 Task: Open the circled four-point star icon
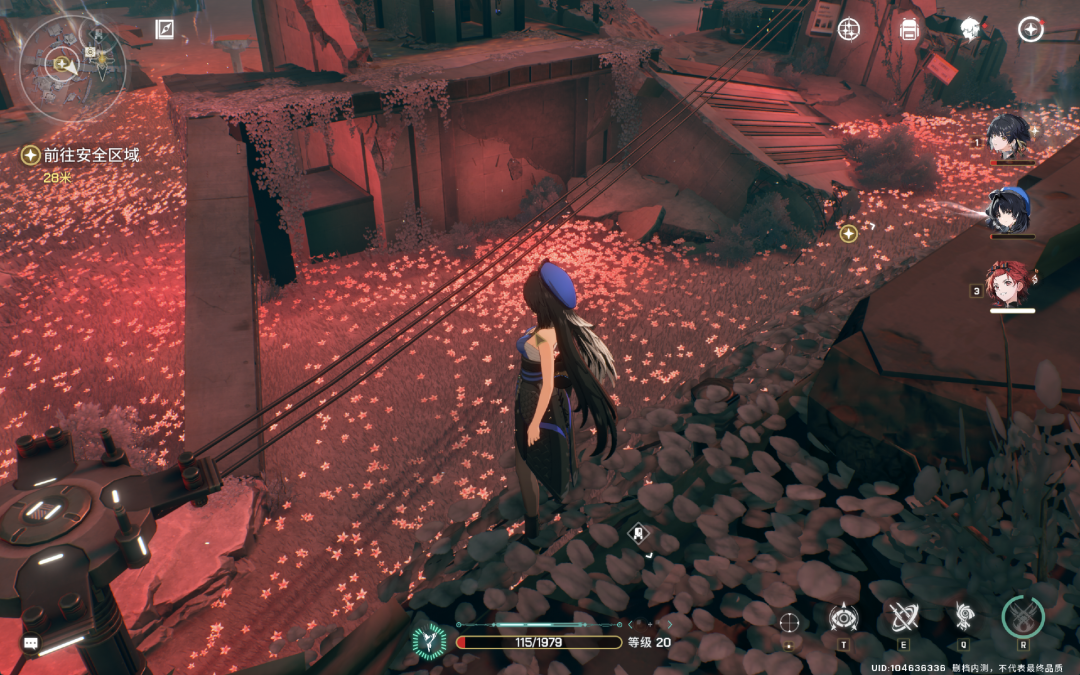(x=1030, y=29)
